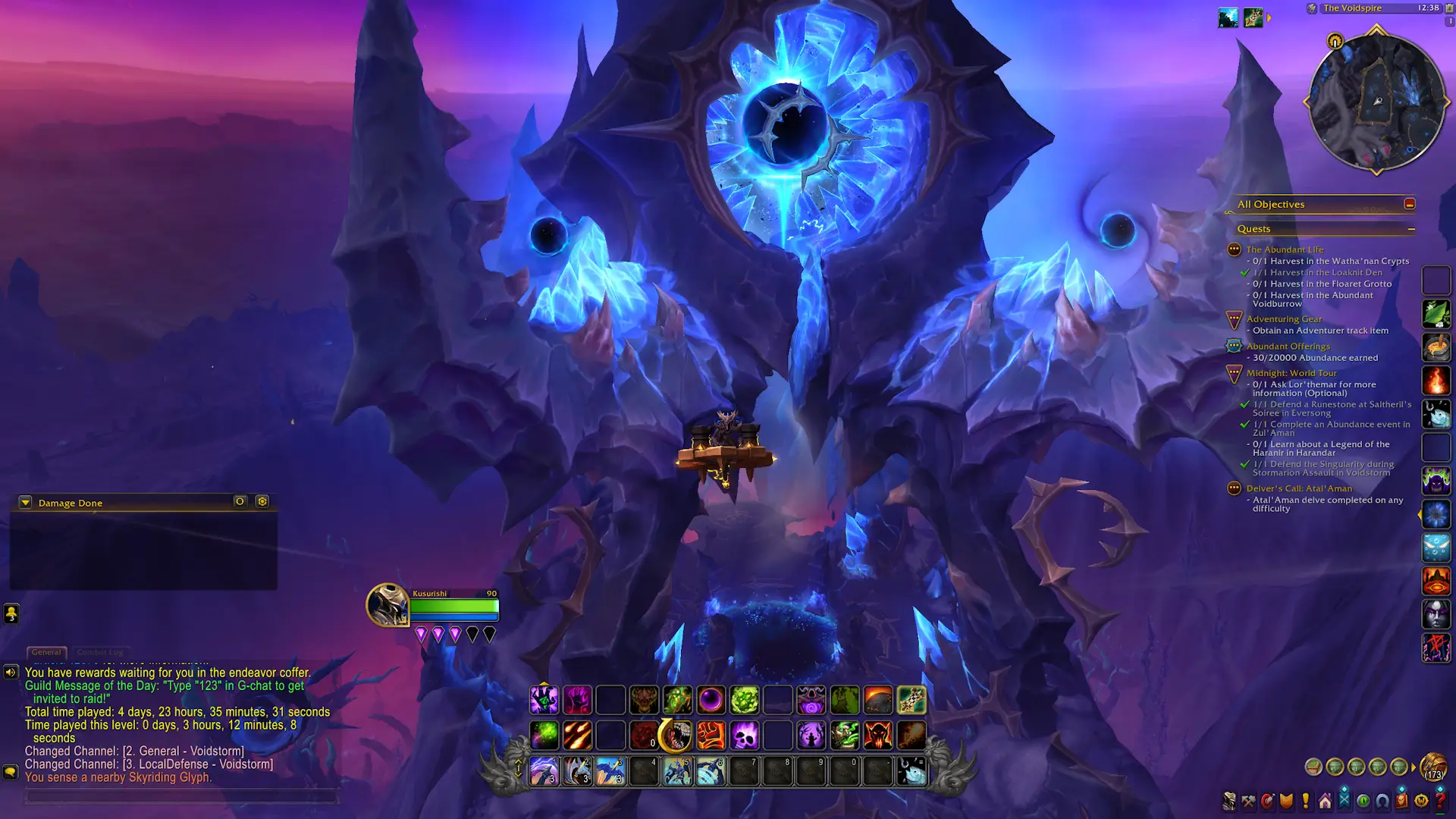The image size is (1456, 819).
Task: Switch to the Combat Log tab
Action: (x=102, y=651)
